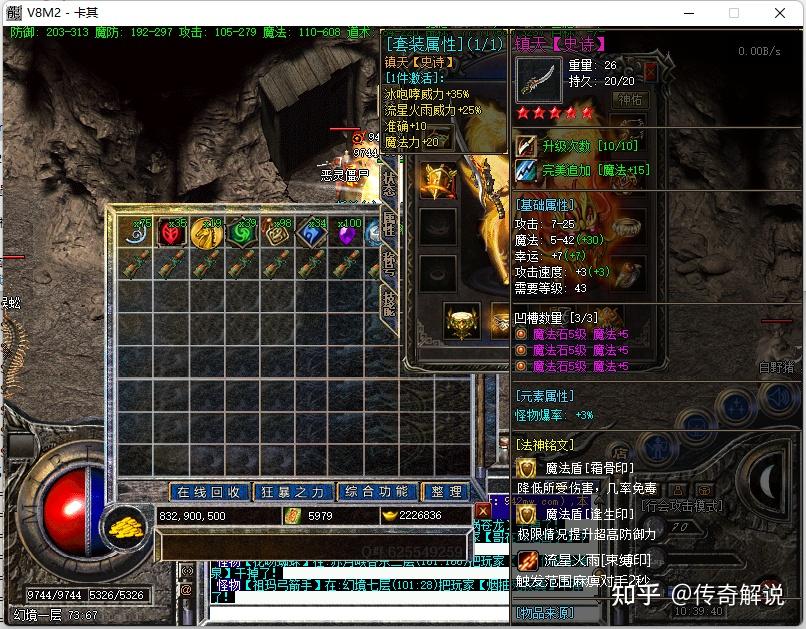The image size is (806, 629).
Task: Select the golden belt equipment slot
Action: pos(461,319)
